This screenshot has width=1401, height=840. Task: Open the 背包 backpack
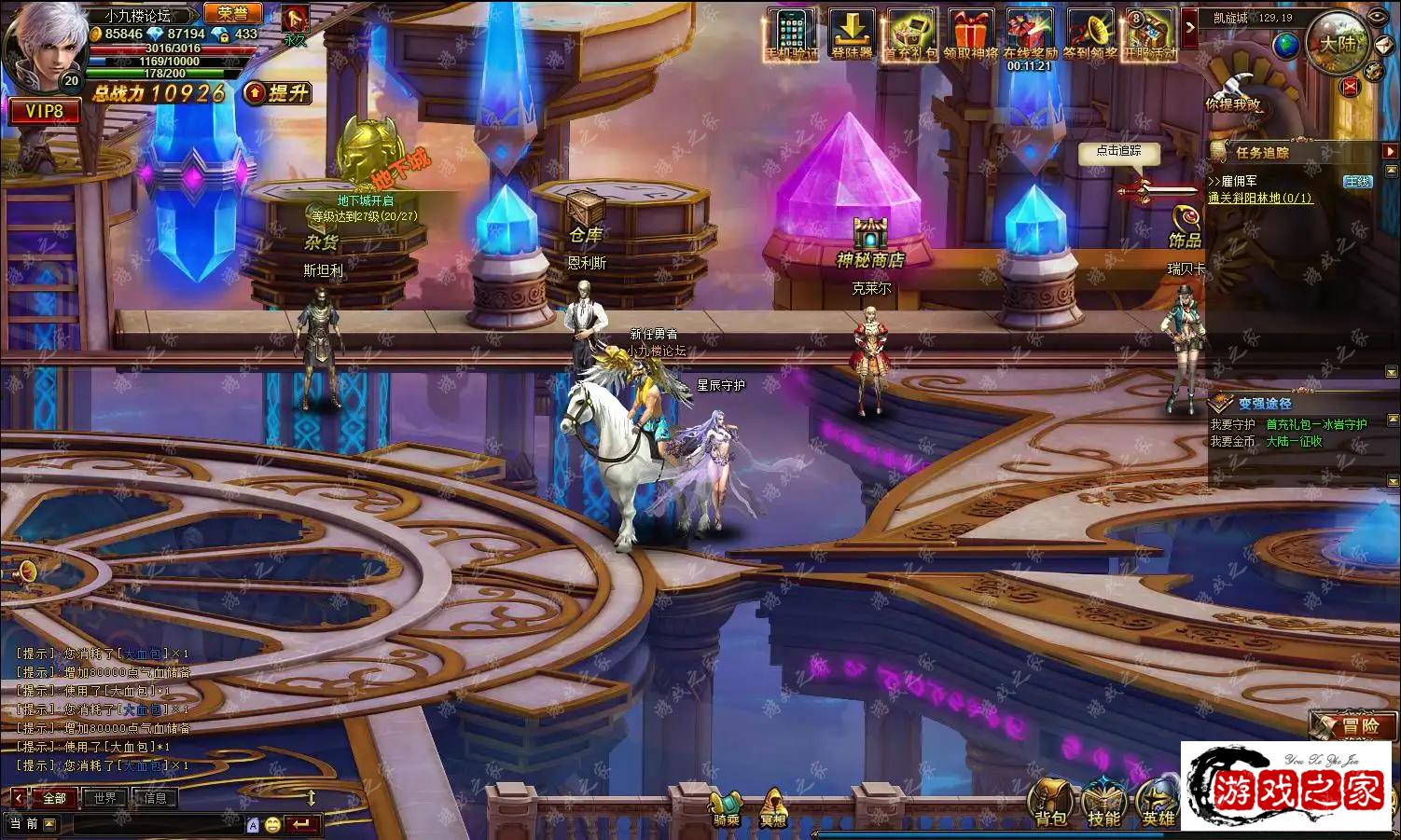tap(1050, 804)
